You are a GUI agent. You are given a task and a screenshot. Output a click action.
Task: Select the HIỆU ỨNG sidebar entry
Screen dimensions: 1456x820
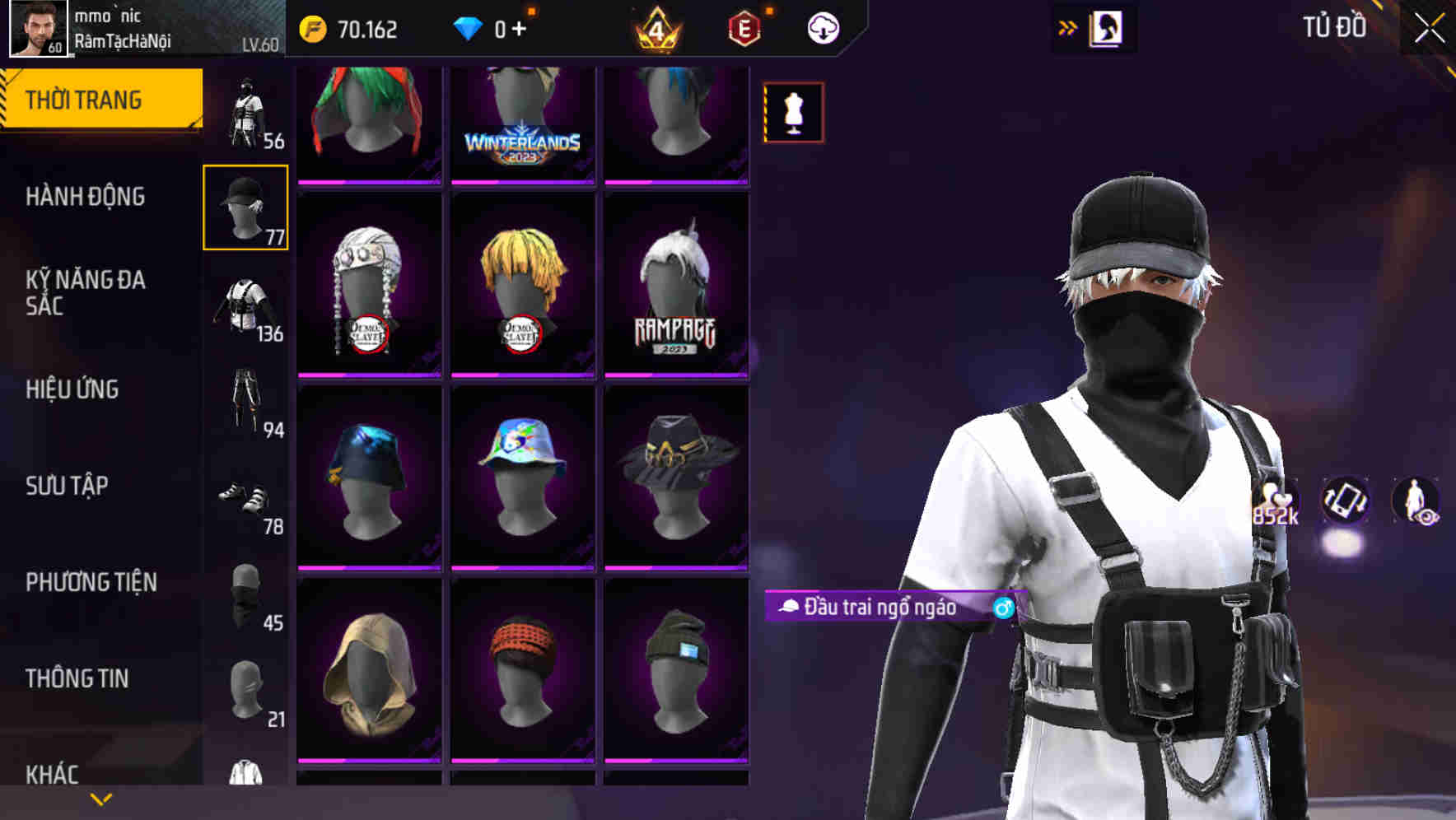[72, 389]
